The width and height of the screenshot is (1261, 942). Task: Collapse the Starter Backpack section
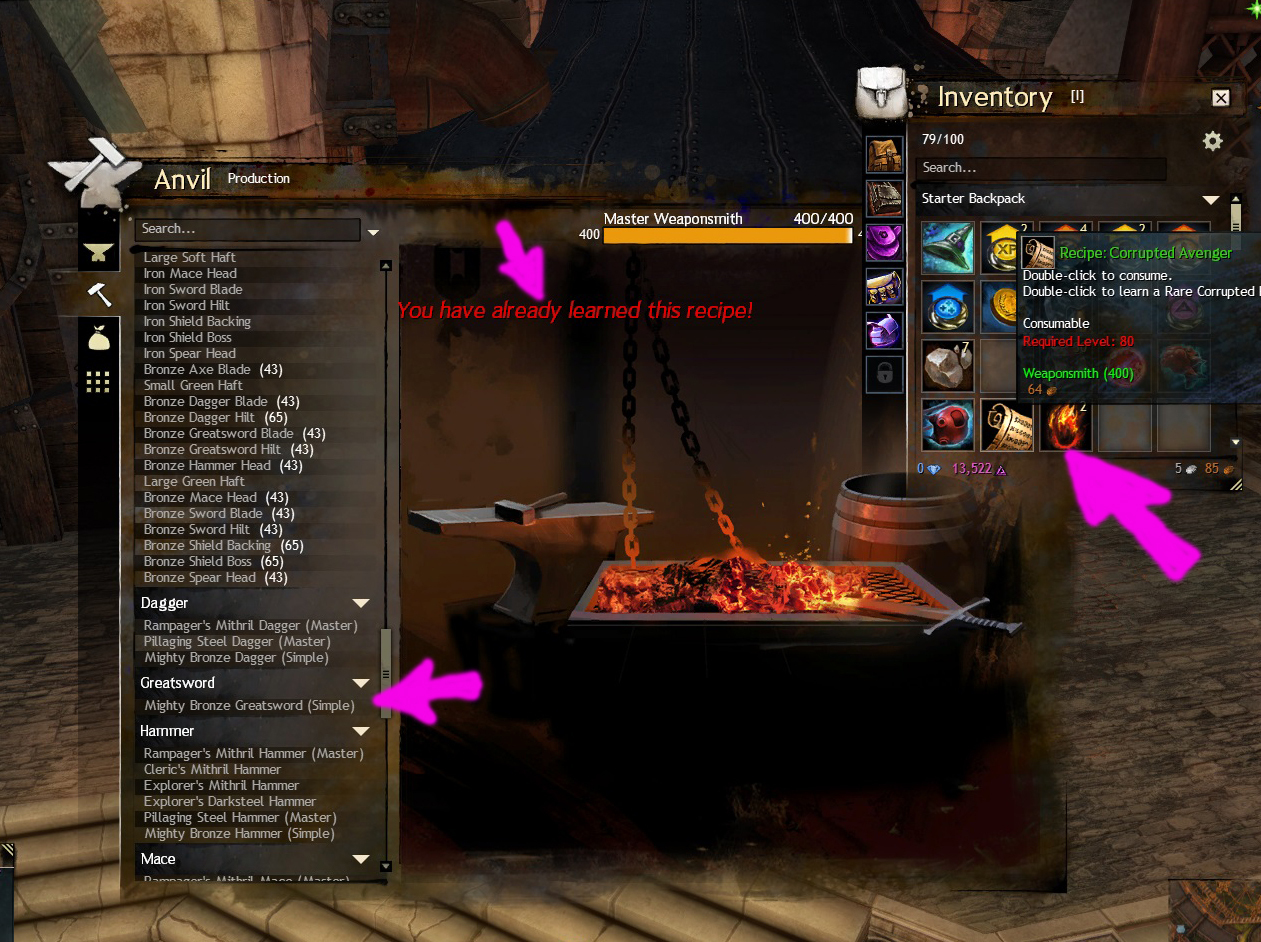point(1211,199)
